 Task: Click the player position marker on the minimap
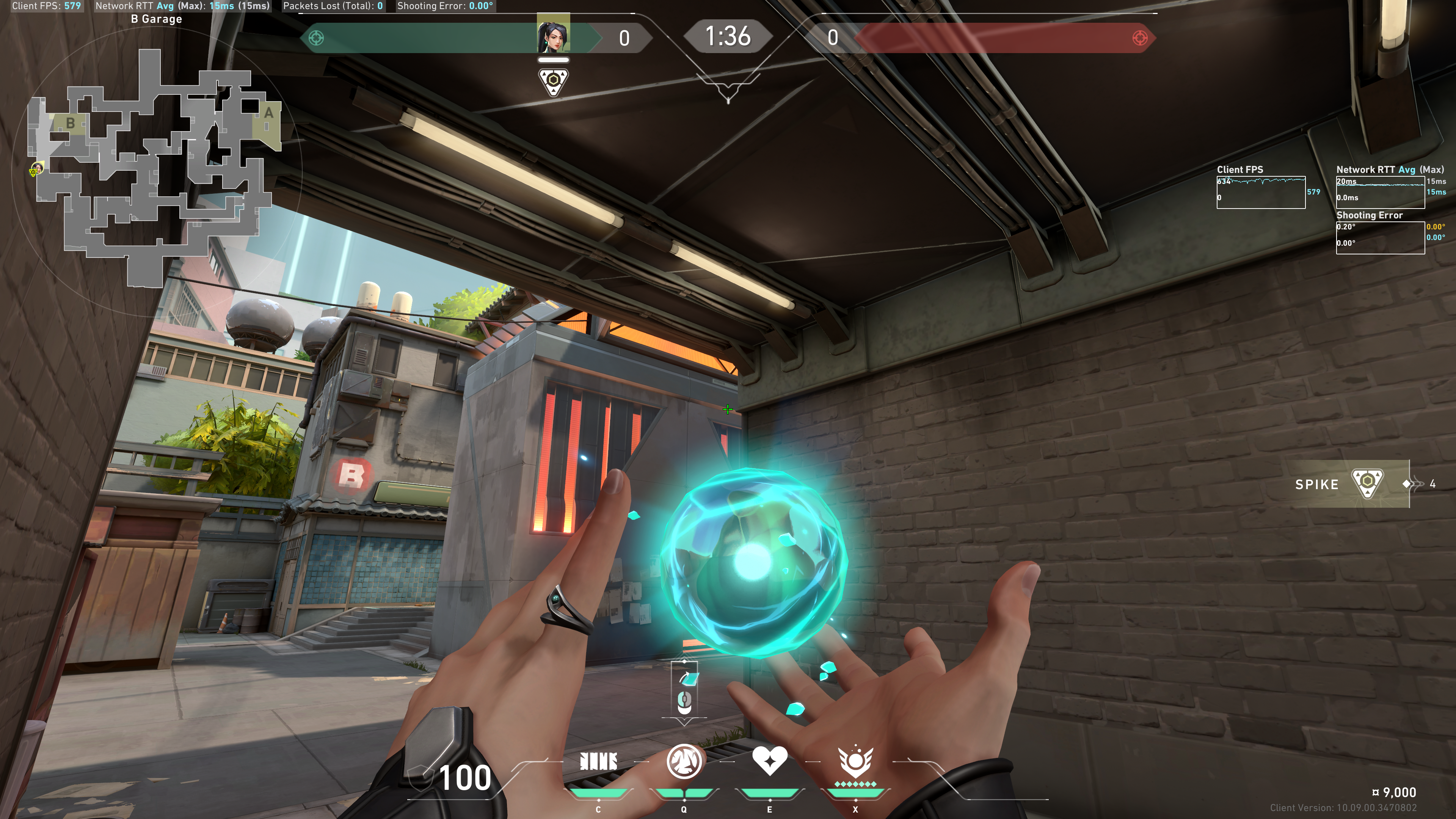pos(36,169)
